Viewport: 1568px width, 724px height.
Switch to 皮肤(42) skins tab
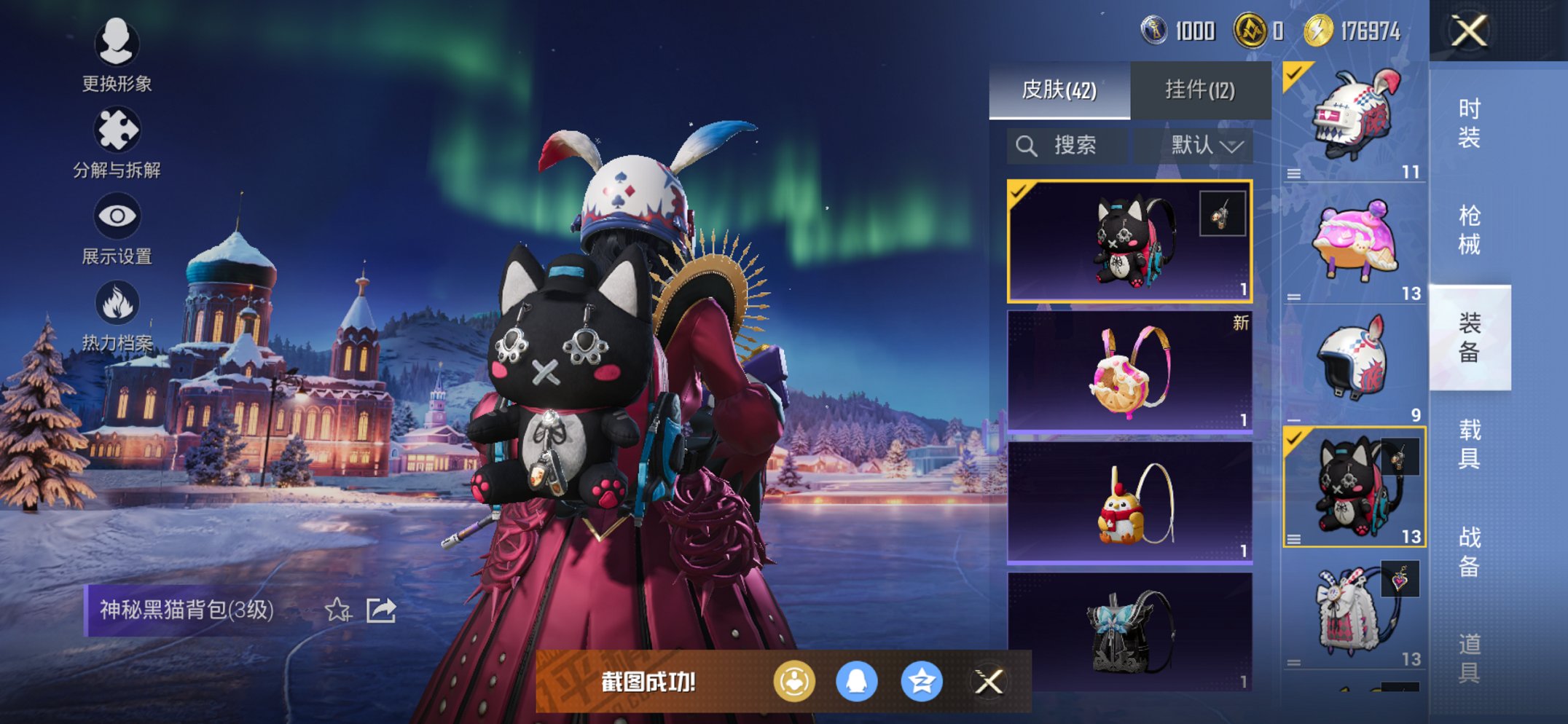[x=1059, y=90]
